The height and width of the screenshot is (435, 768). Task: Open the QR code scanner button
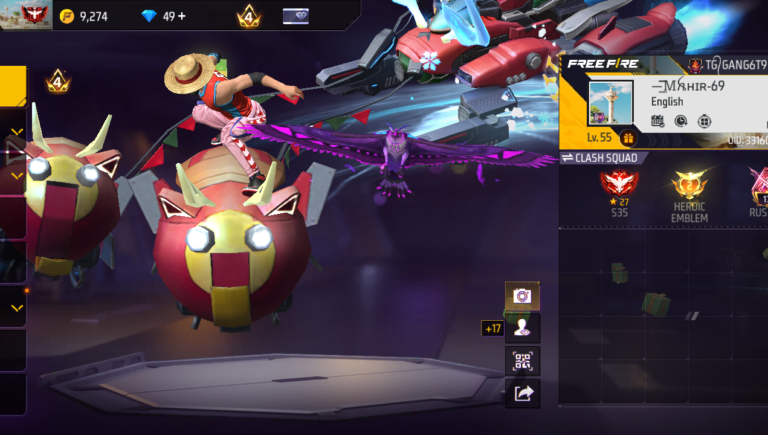pos(522,361)
